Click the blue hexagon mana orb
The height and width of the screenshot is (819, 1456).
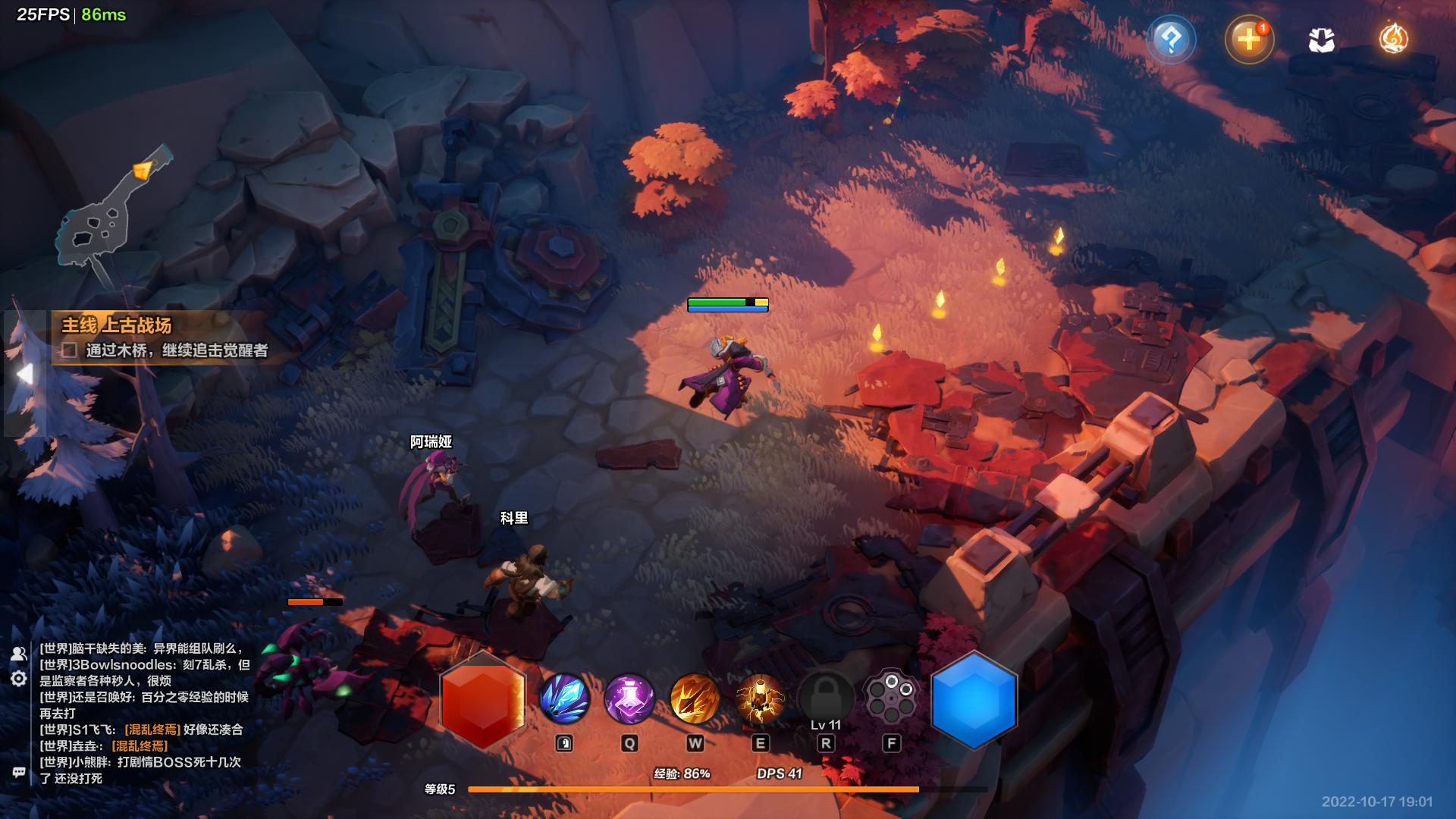click(x=973, y=700)
